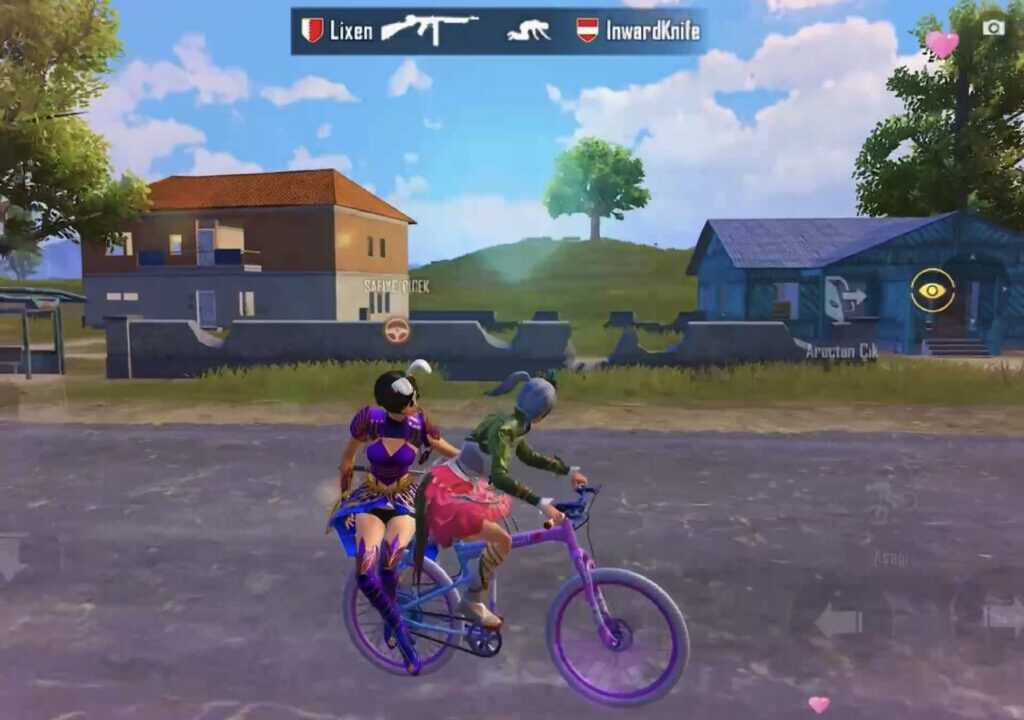Switch seats with the steering wheel icon
The width and height of the screenshot is (1024, 720).
click(397, 330)
